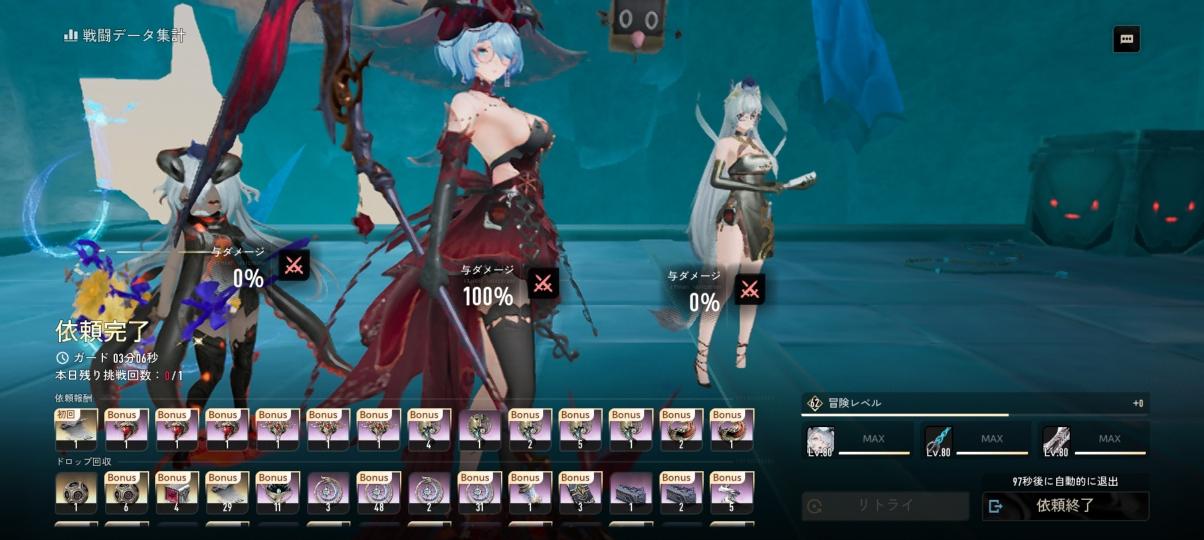Image resolution: width=1204 pixels, height=540 pixels.
Task: Select the red gem drop slot
Action: [177, 493]
